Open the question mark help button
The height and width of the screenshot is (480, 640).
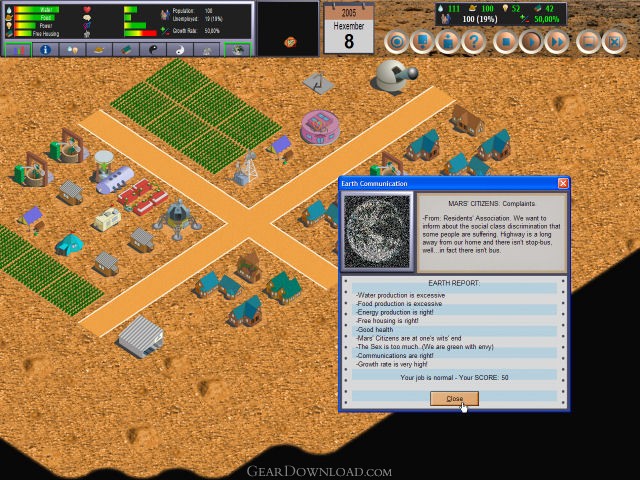click(475, 42)
